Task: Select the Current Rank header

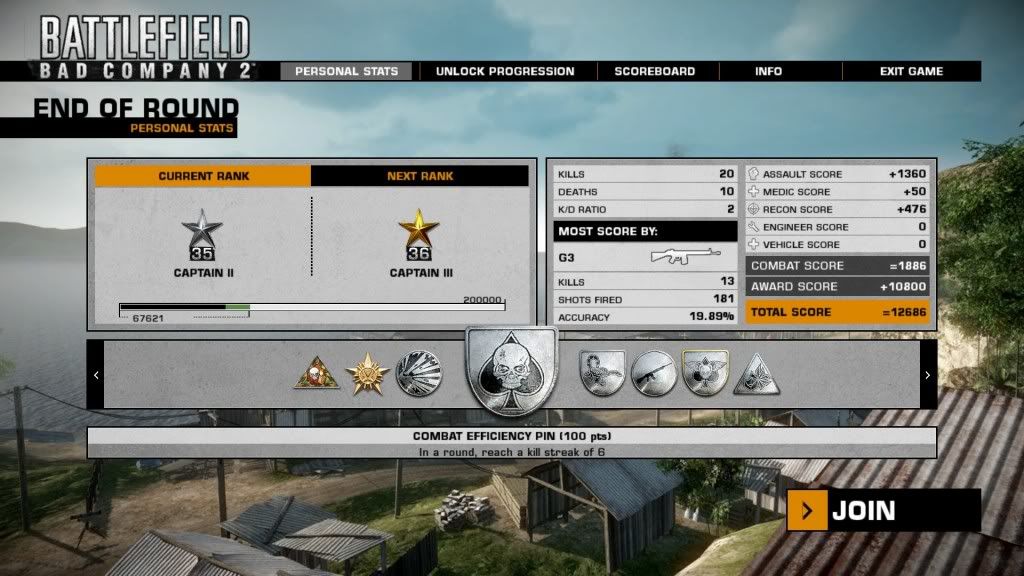Action: pyautogui.click(x=203, y=176)
